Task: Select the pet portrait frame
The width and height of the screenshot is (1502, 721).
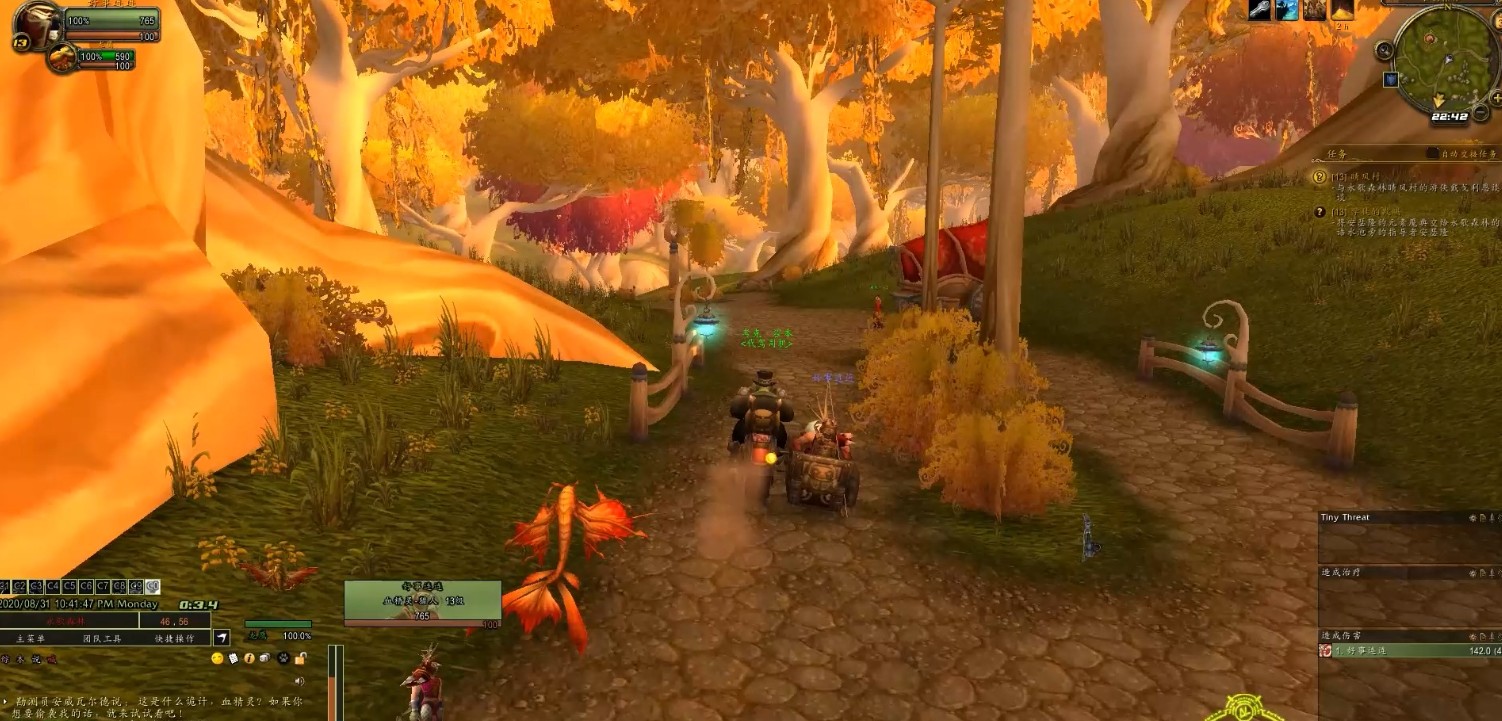Action: pos(62,58)
